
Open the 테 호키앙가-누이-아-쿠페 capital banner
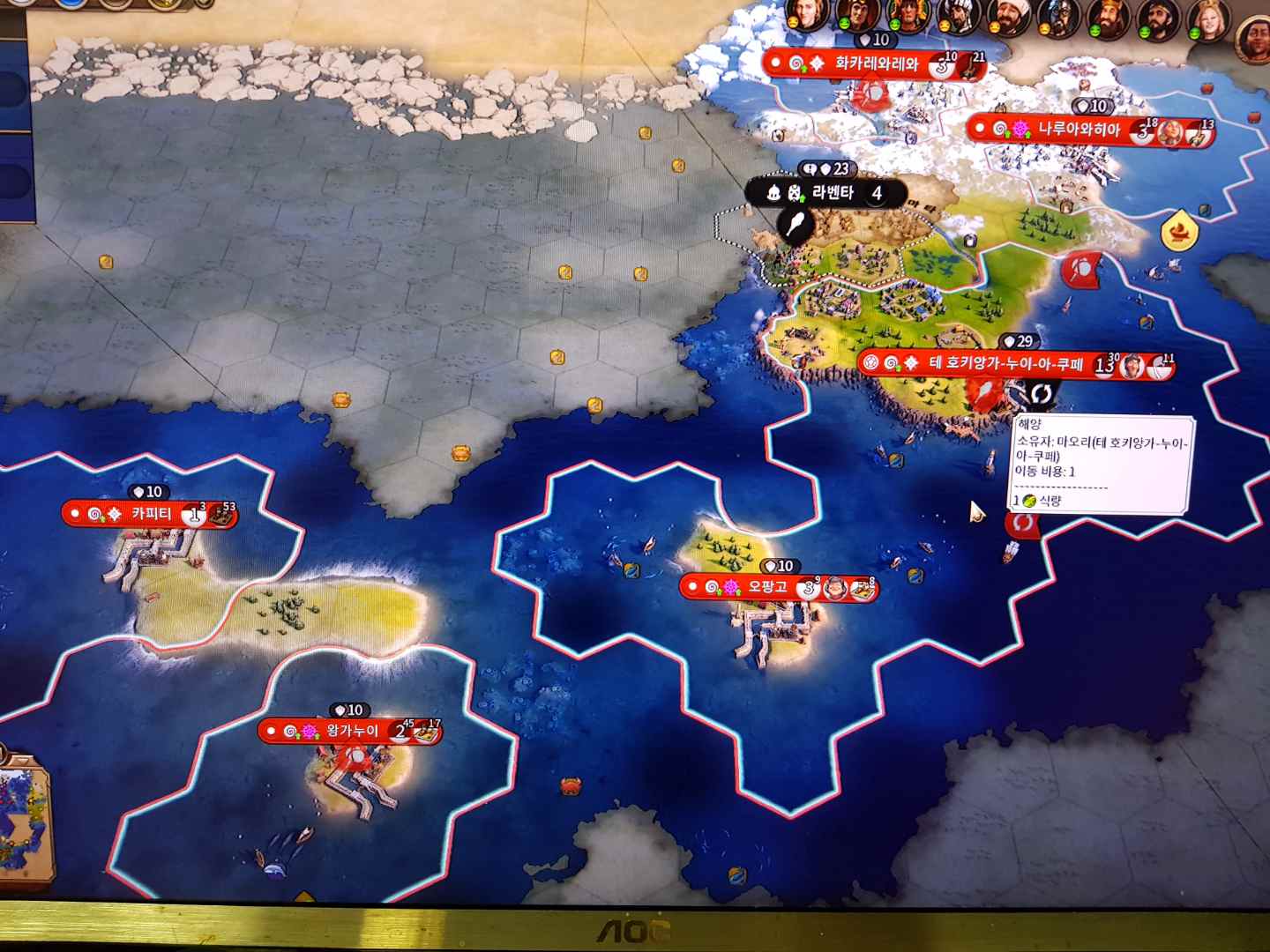pos(1005,364)
